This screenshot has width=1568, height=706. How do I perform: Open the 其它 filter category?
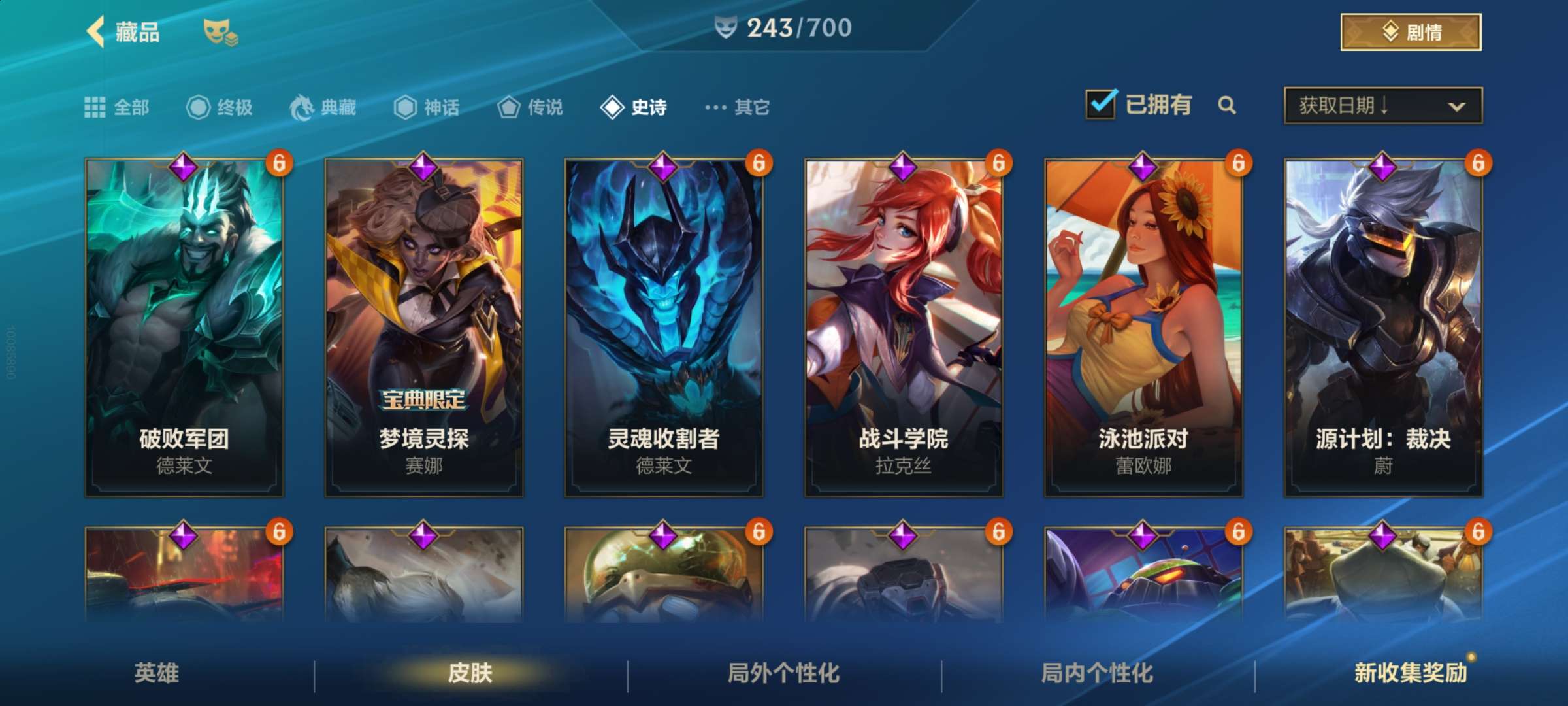[738, 107]
